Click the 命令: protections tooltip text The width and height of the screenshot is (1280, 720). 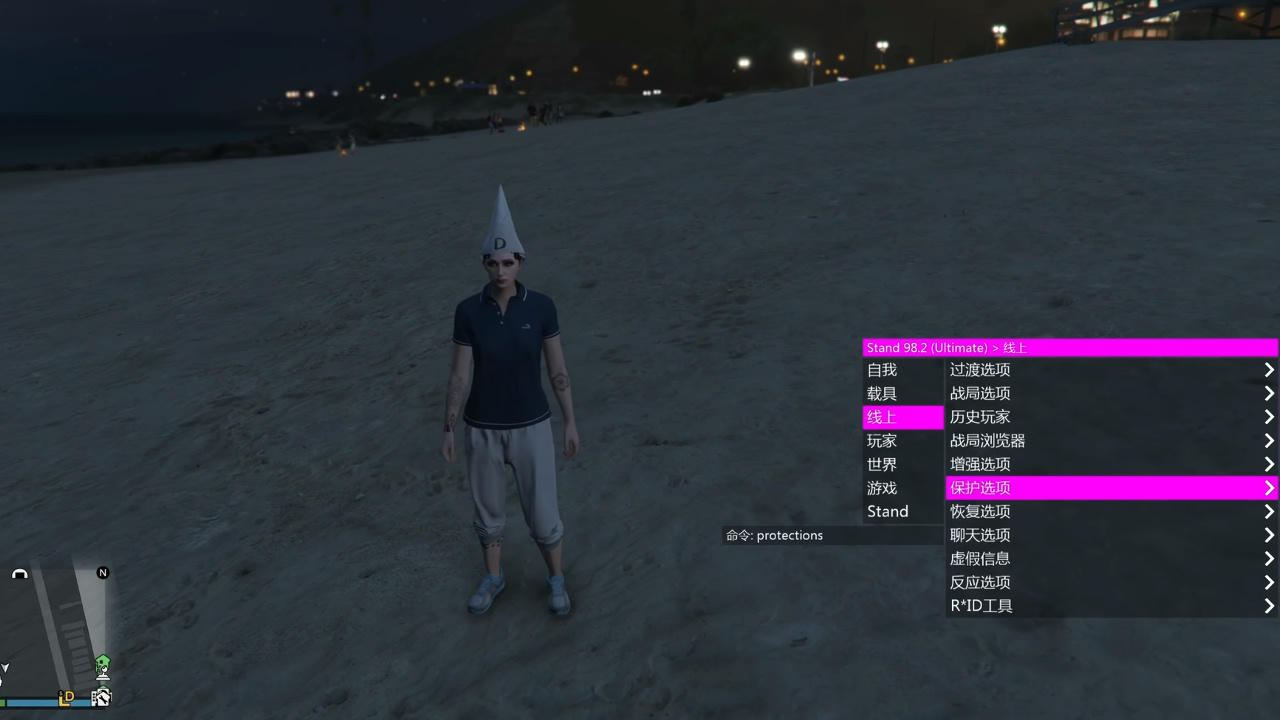[774, 535]
